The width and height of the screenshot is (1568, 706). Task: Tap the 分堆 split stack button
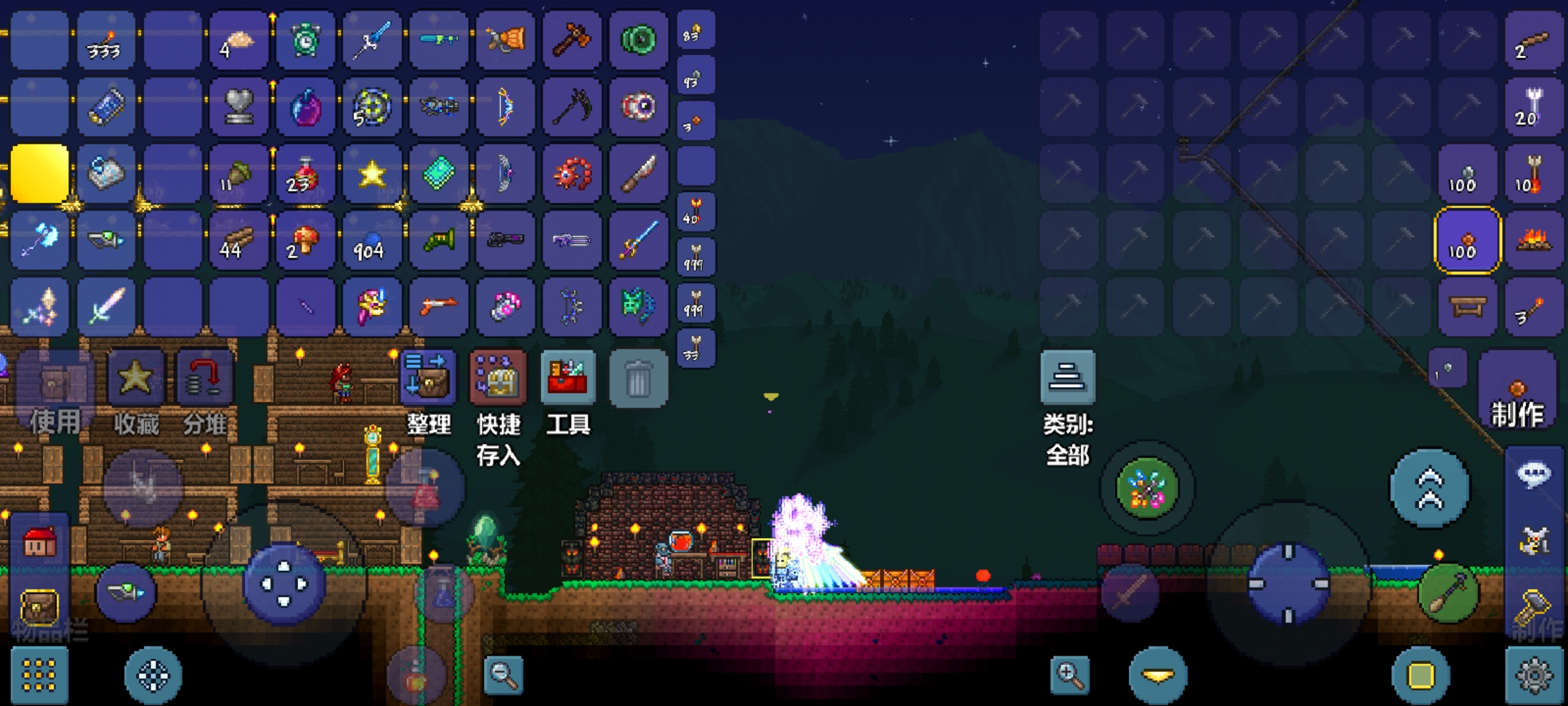(204, 379)
